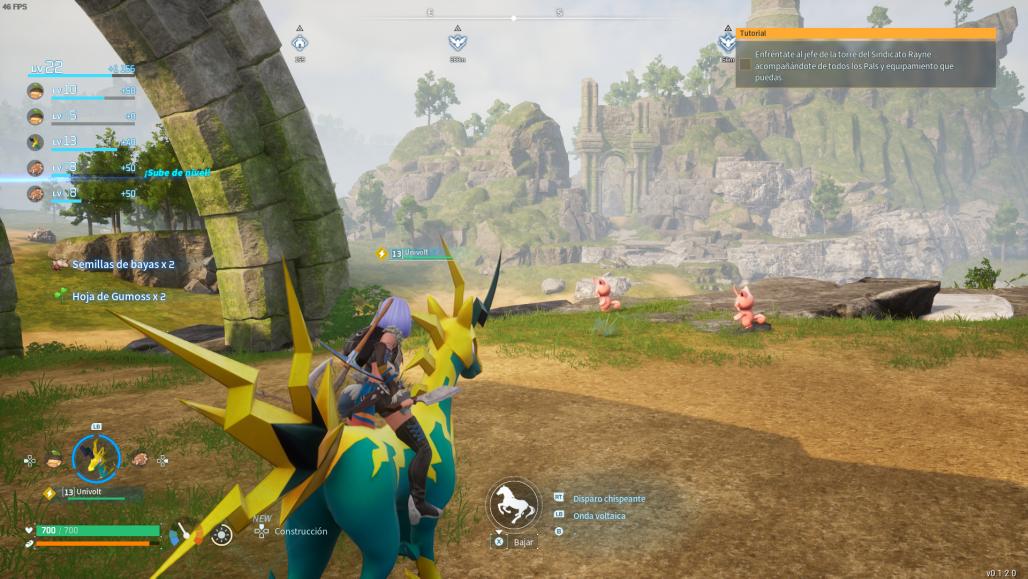
Task: Open the Tutorial objective panel
Action: 865,33
